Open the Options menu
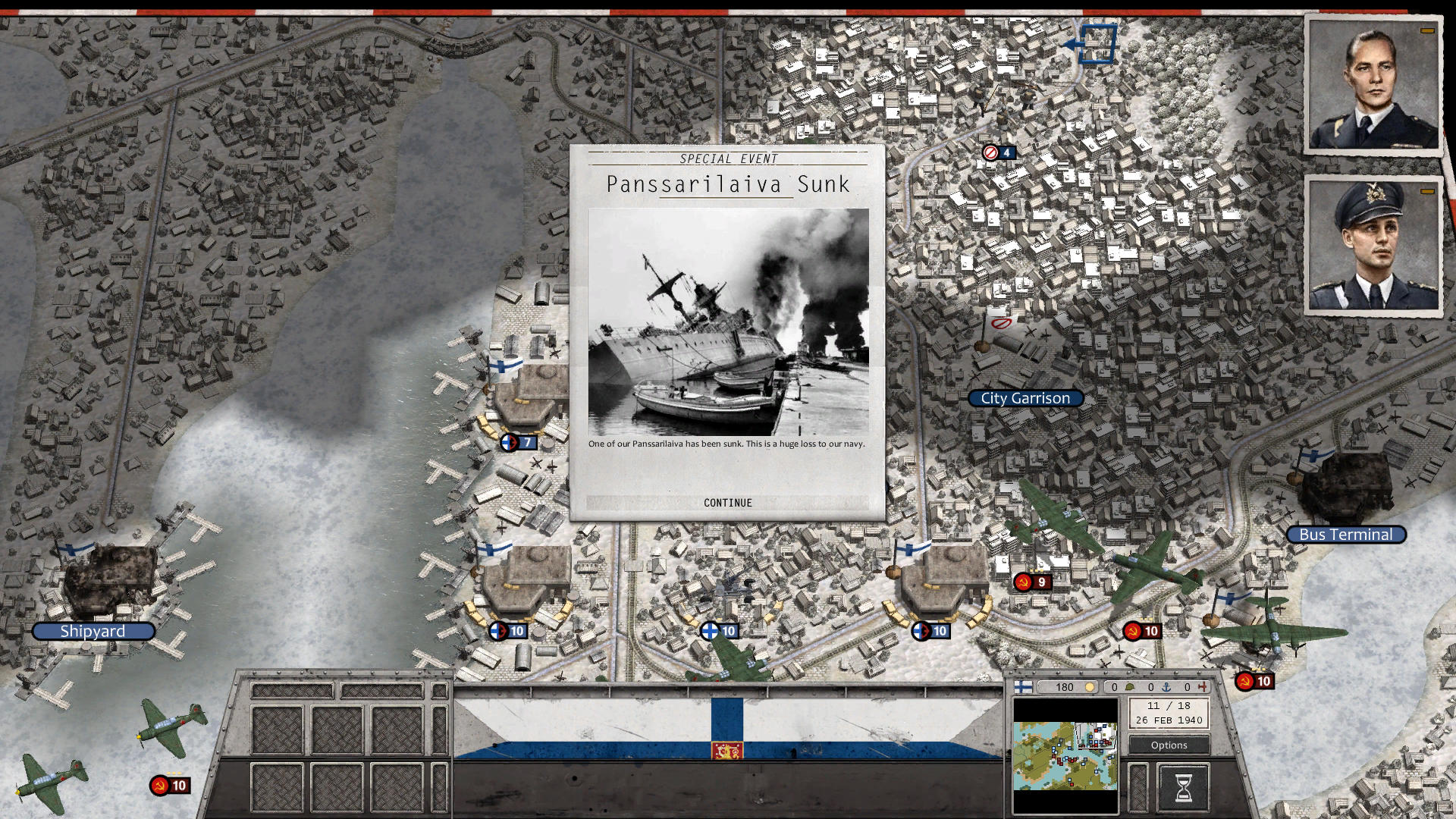 [x=1169, y=745]
